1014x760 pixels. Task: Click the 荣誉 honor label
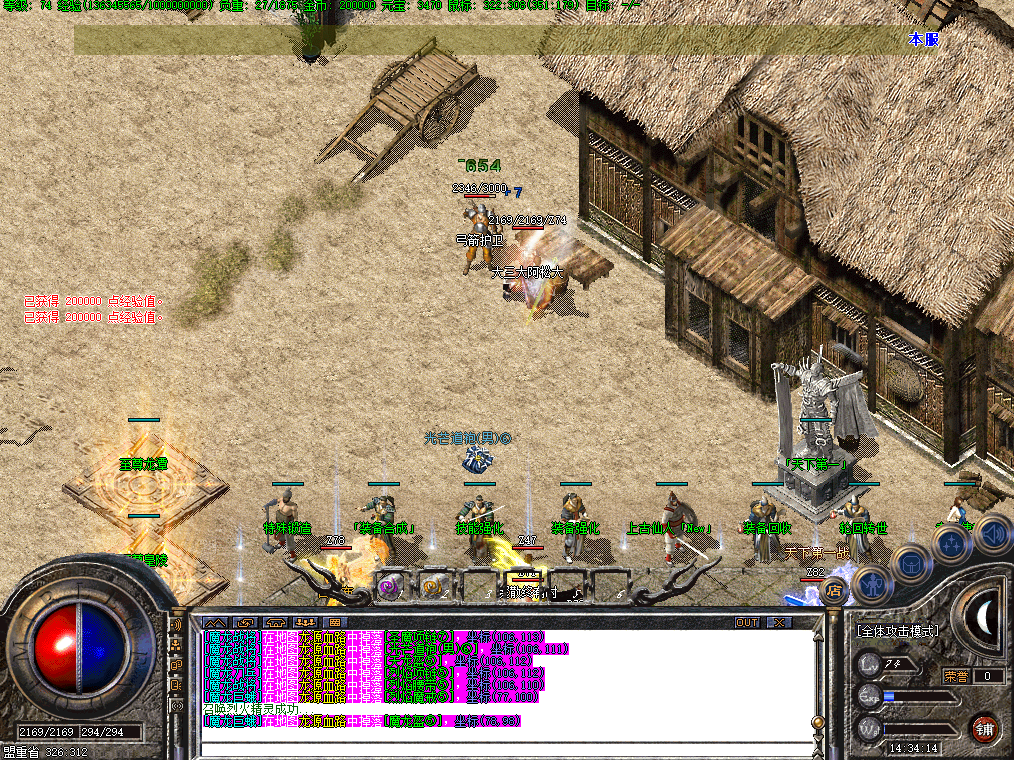[958, 676]
